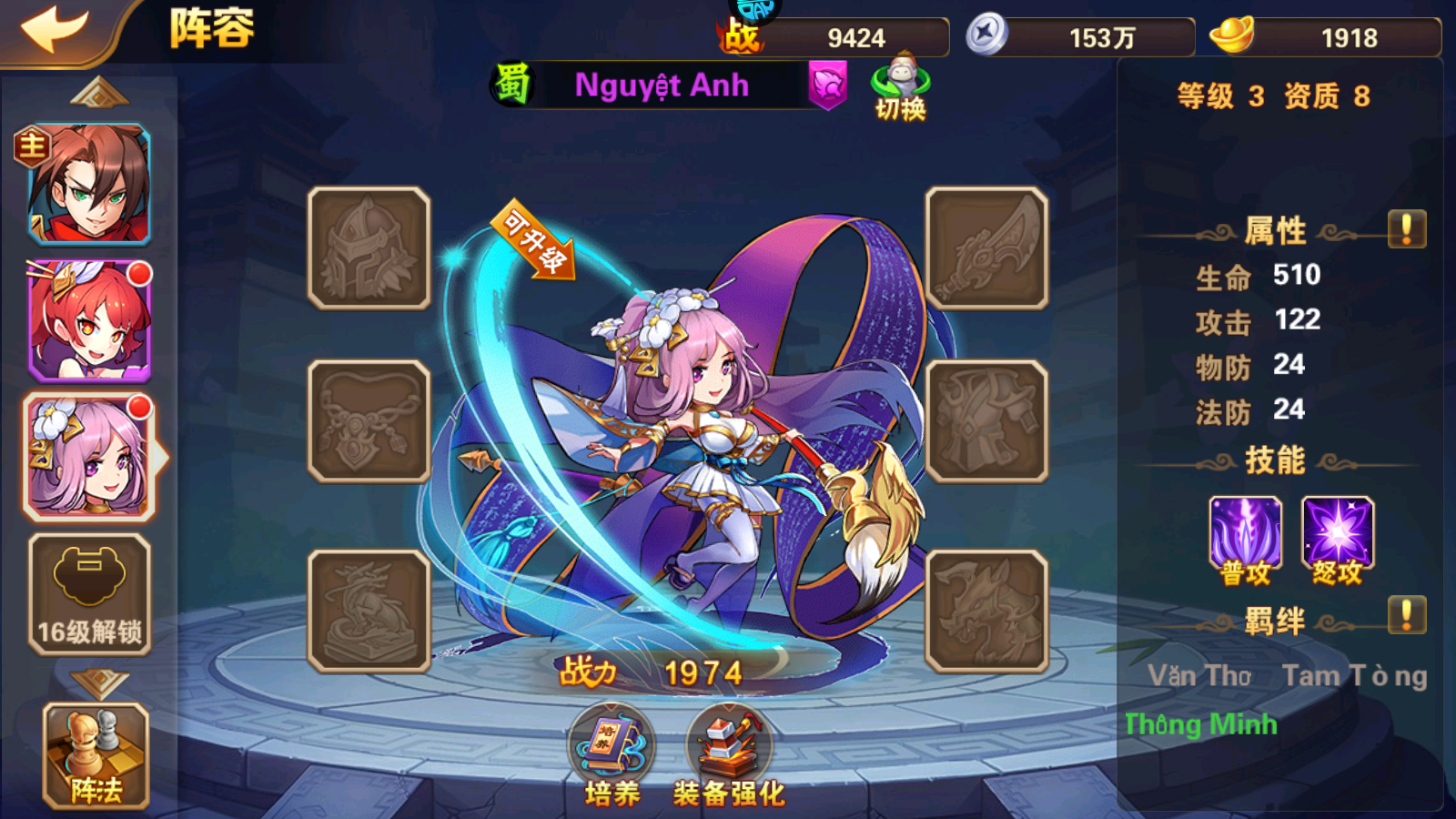The image size is (1456, 819).
Task: Click the purple element badge beside Nguyệt Anh
Action: coord(828,86)
